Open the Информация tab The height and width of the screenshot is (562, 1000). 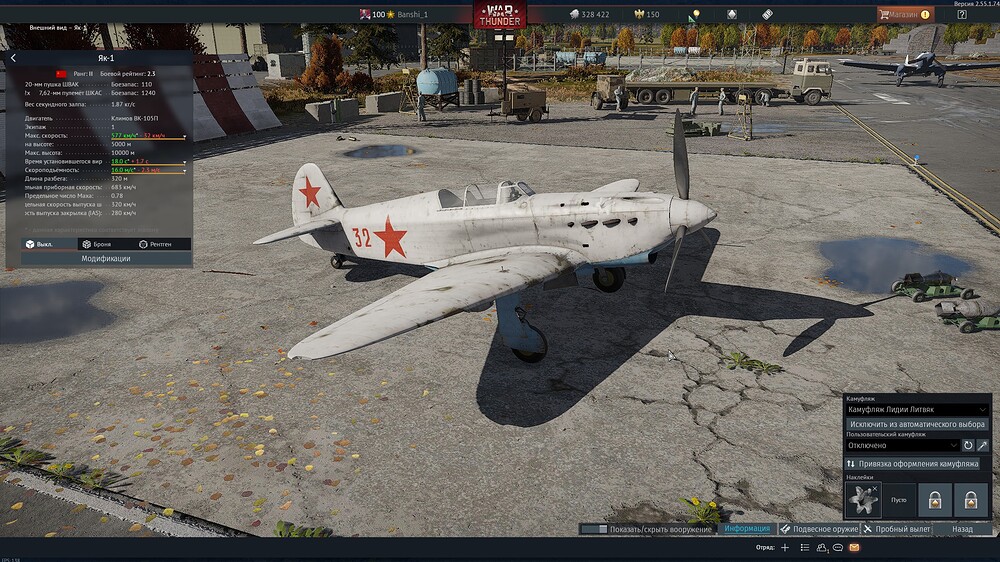[746, 528]
